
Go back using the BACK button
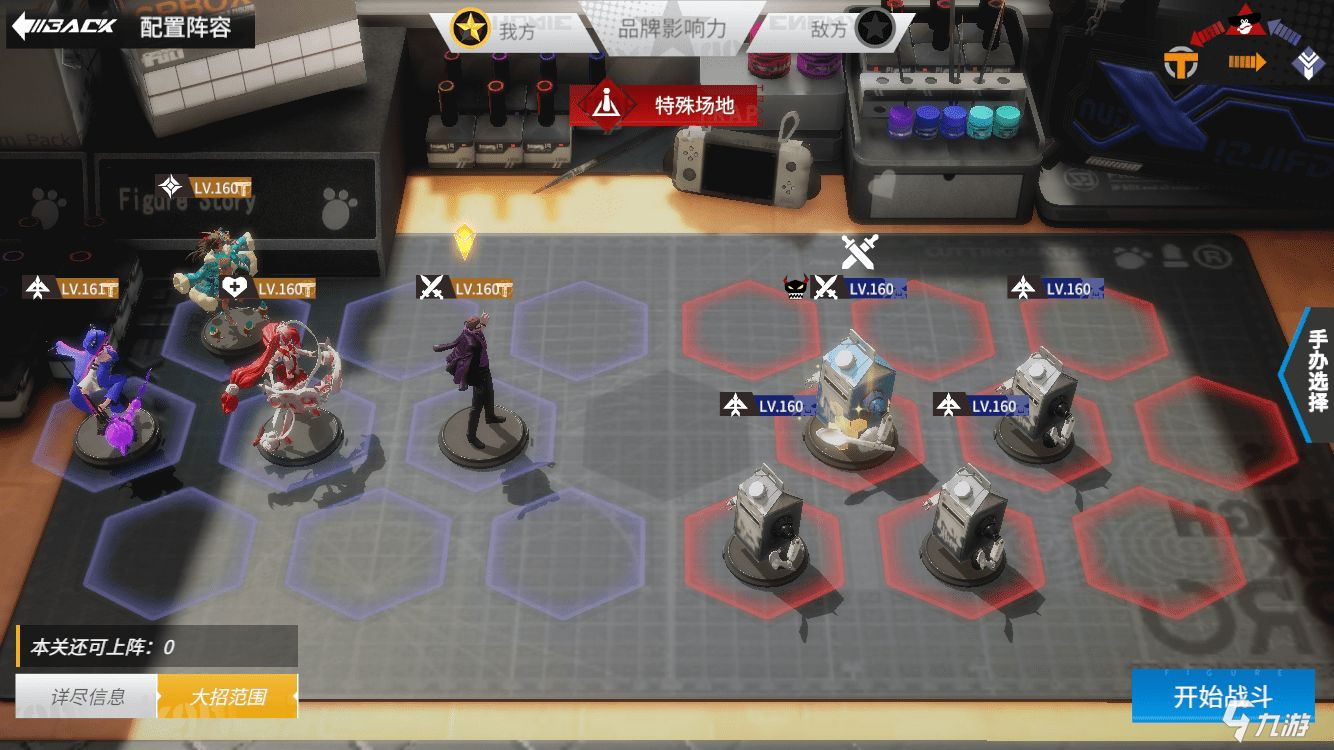63,26
